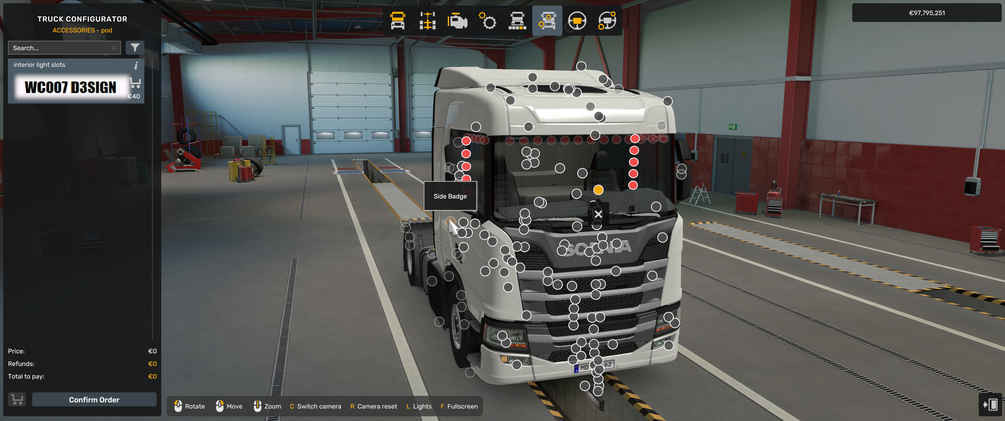Confirm the order
Image resolution: width=1005 pixels, height=421 pixels.
click(x=94, y=400)
